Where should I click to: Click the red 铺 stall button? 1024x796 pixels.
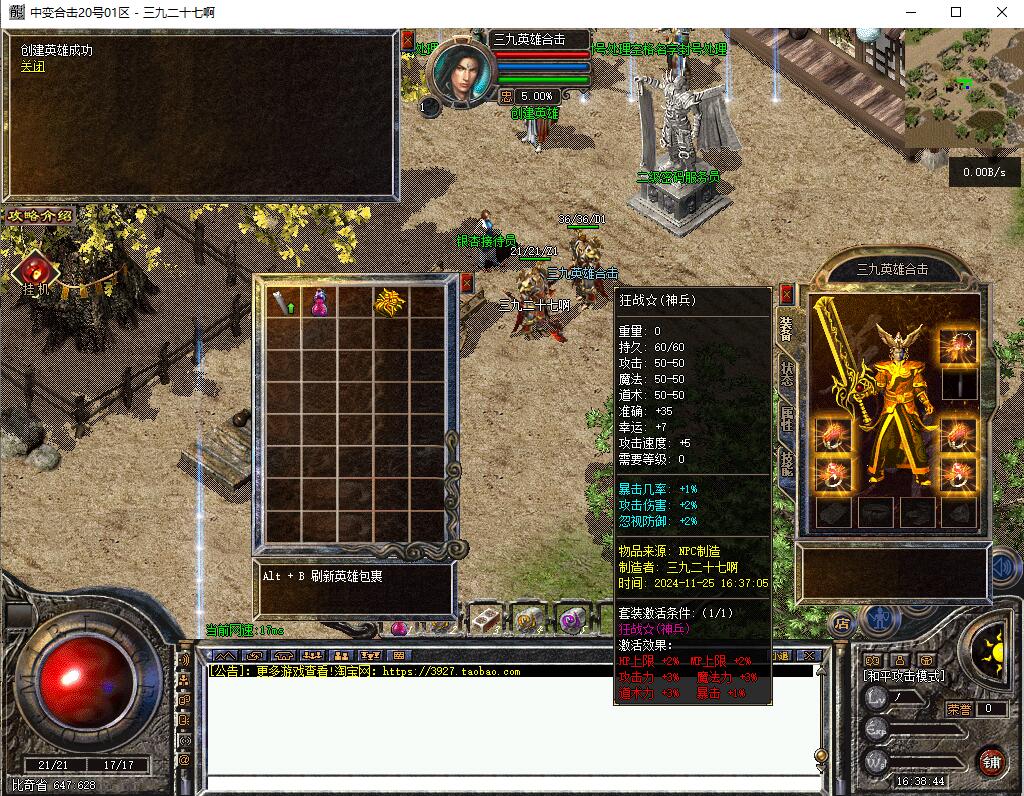coord(990,760)
